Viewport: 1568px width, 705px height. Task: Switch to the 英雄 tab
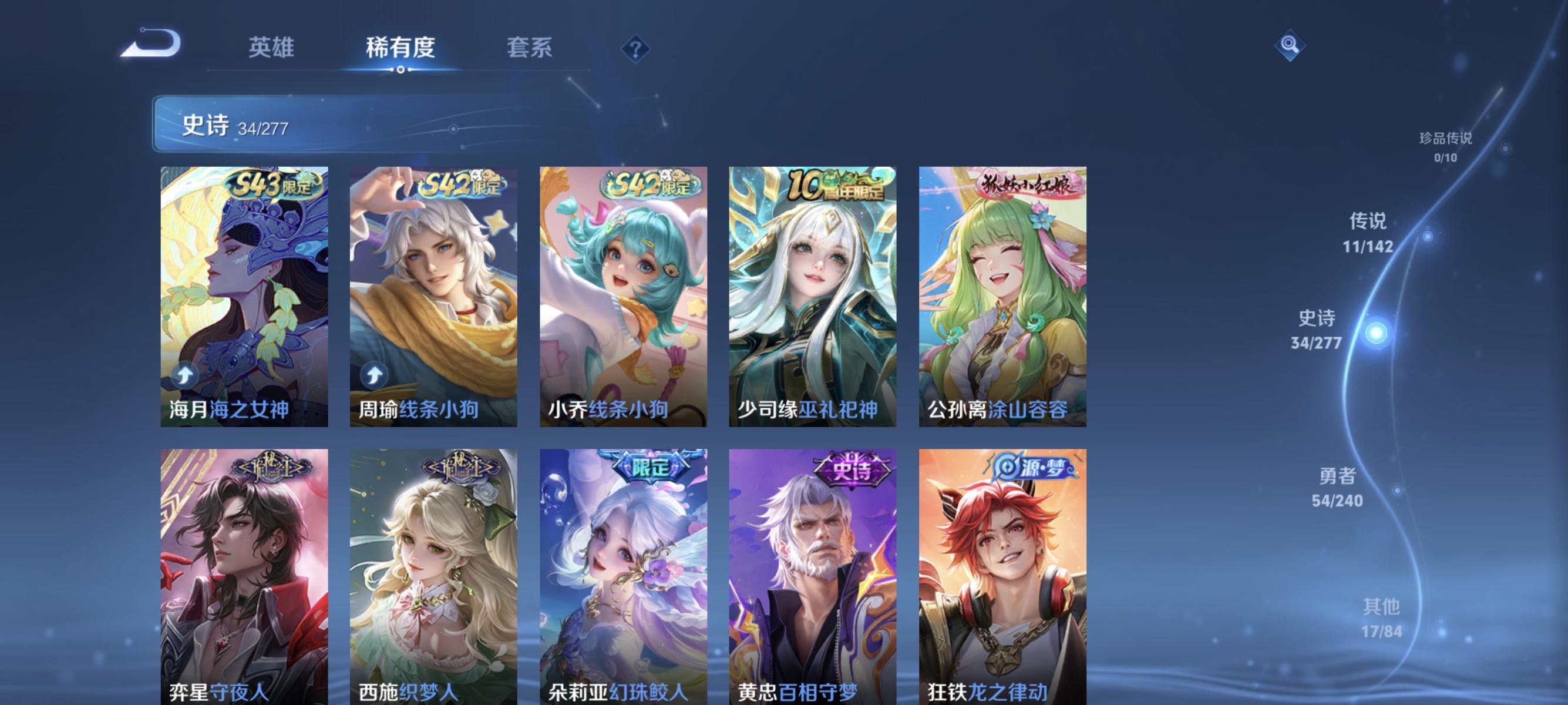point(270,49)
